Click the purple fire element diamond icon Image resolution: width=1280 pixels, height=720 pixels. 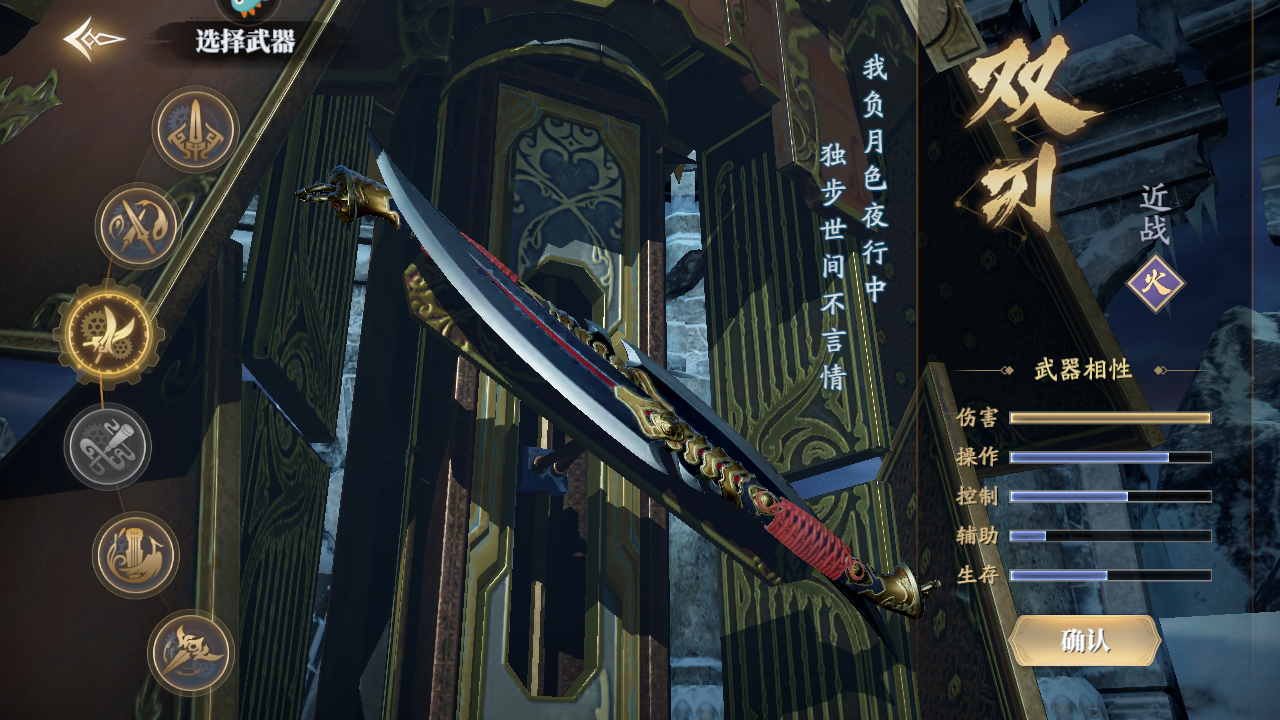point(1155,283)
